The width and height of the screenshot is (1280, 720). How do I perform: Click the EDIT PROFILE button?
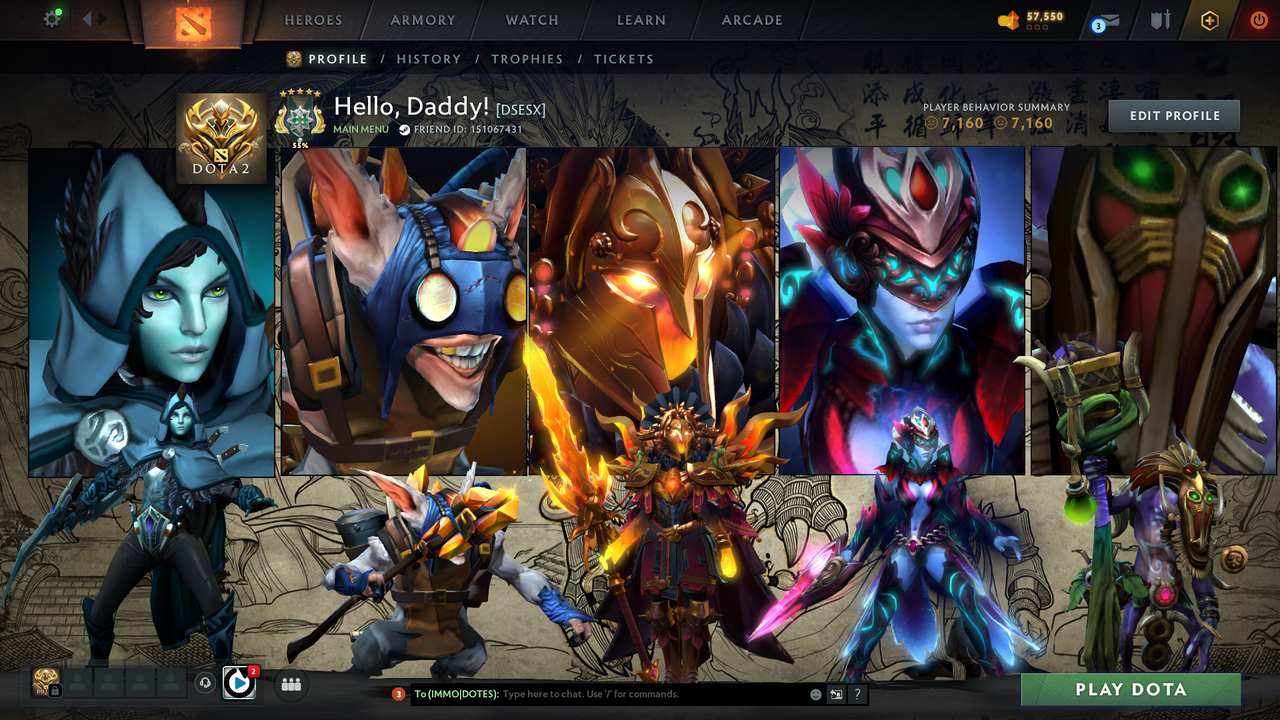click(x=1173, y=115)
